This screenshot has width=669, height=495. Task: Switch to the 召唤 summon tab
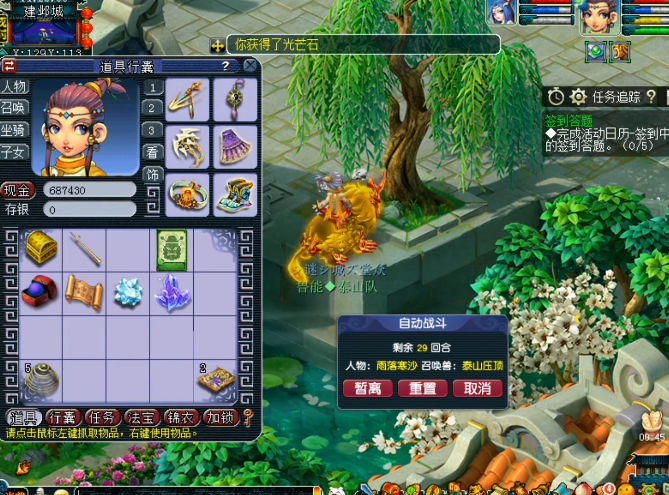[x=13, y=109]
